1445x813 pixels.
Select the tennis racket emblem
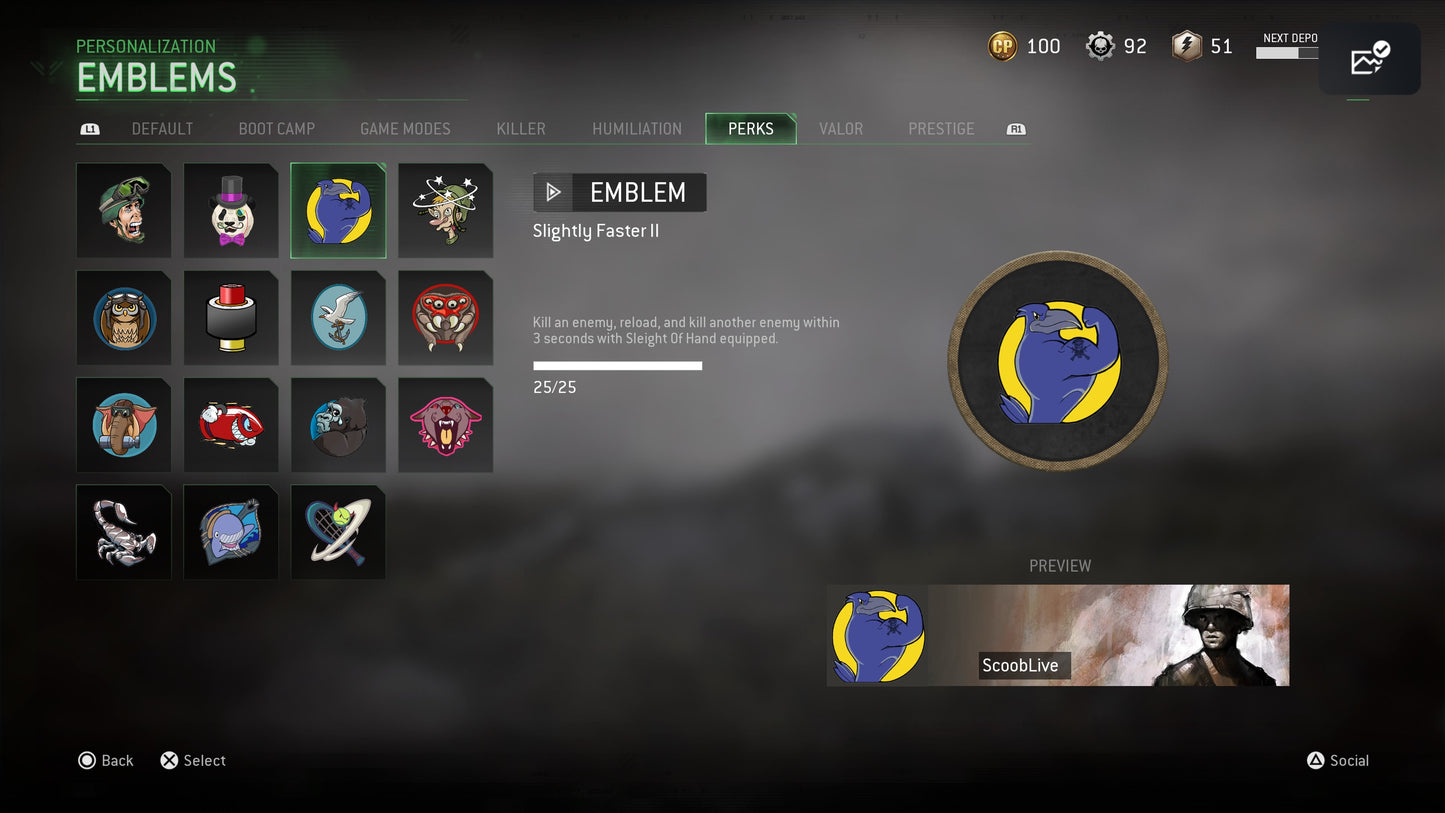338,531
